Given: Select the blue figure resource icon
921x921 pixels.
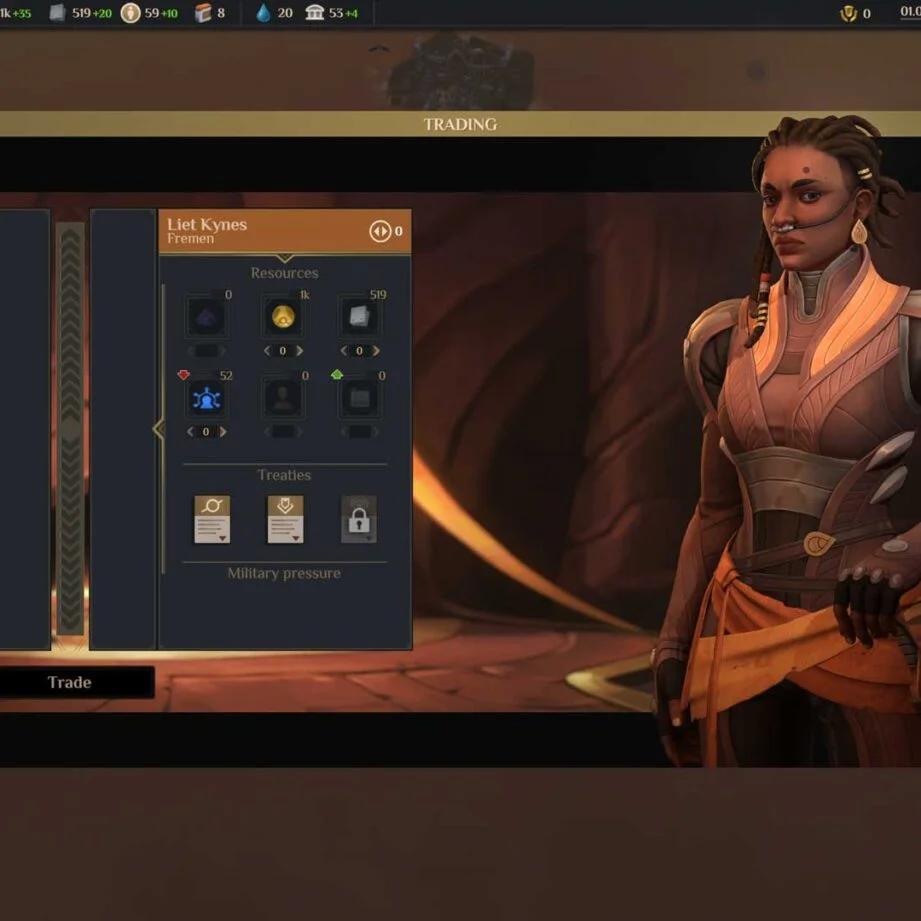Looking at the screenshot, I should (x=206, y=399).
